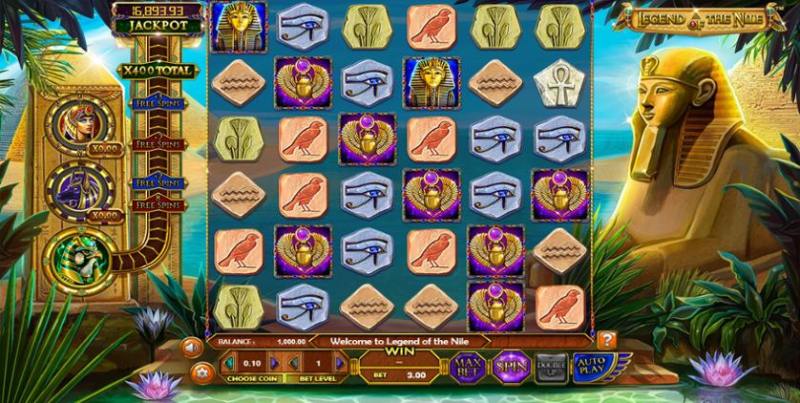
Task: Spin the reels
Action: point(510,367)
